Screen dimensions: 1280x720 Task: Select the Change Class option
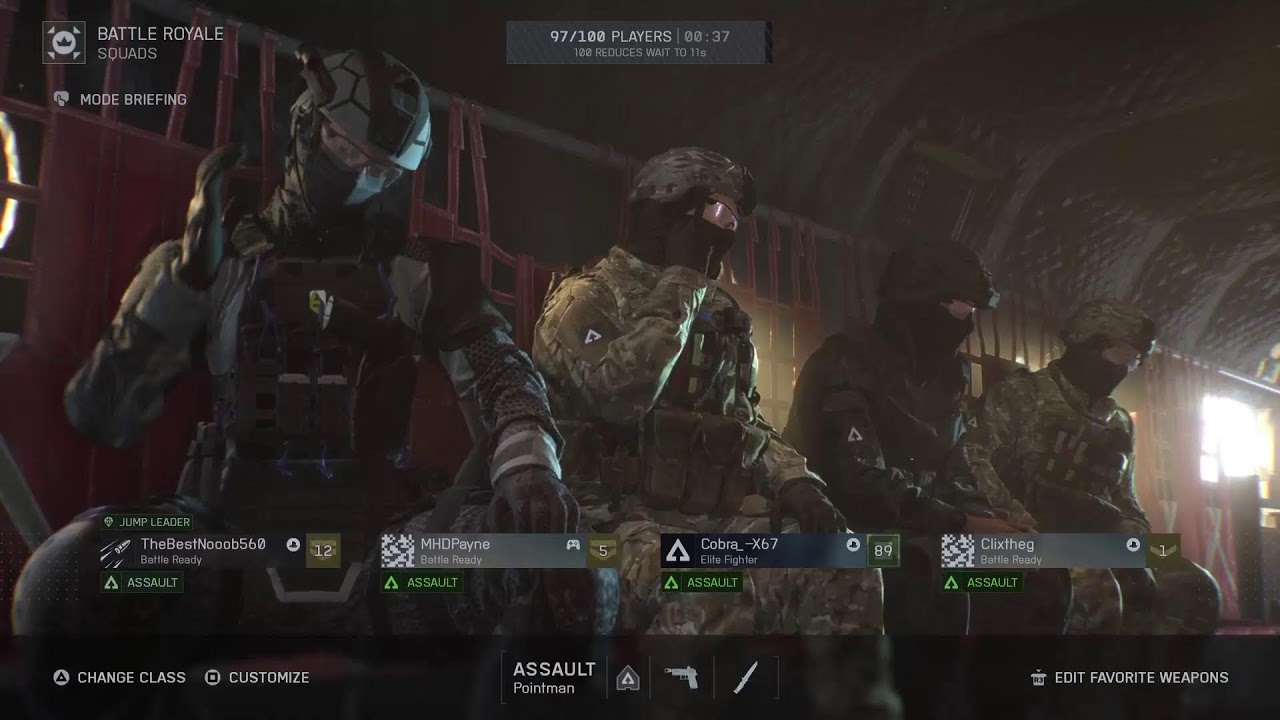pos(119,677)
